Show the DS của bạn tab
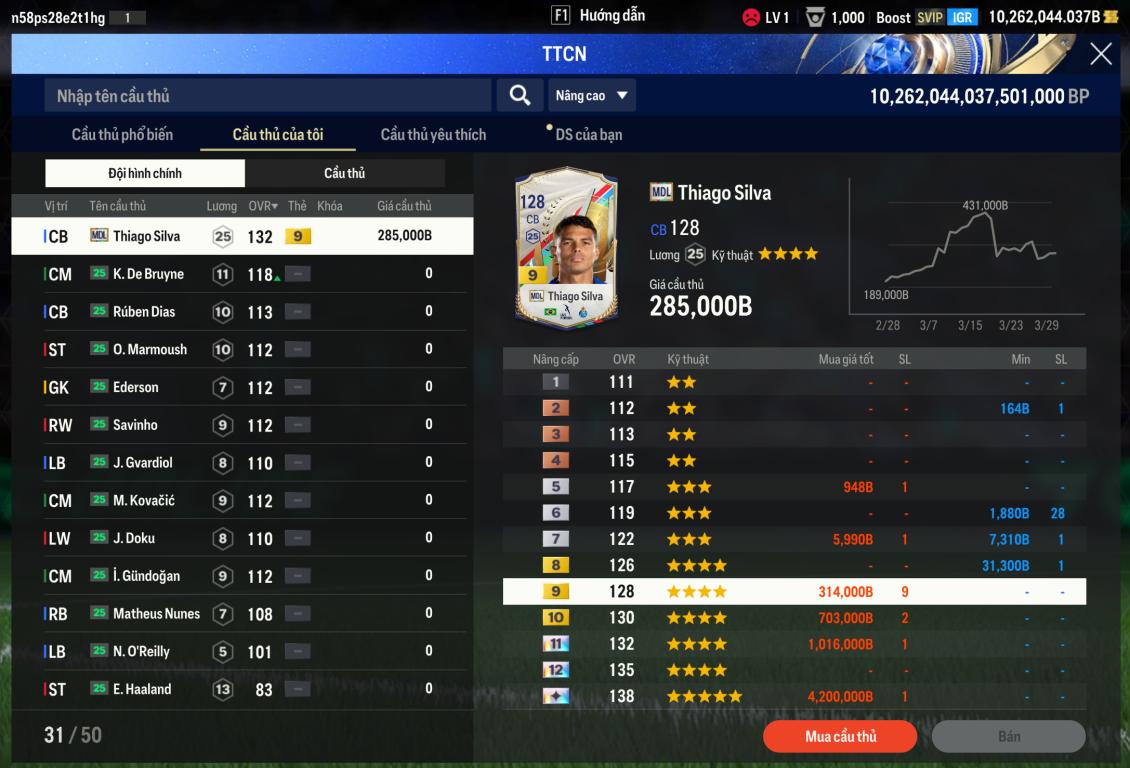 588,135
